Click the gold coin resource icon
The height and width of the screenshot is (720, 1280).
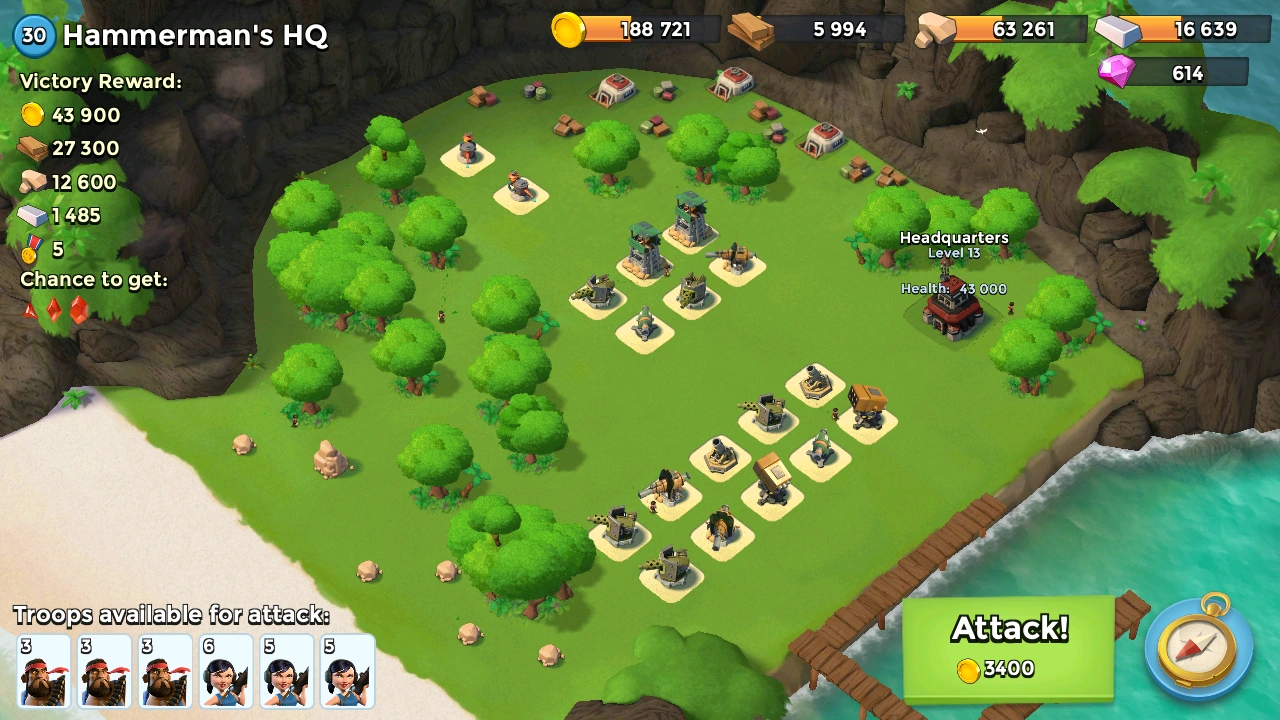pos(570,29)
